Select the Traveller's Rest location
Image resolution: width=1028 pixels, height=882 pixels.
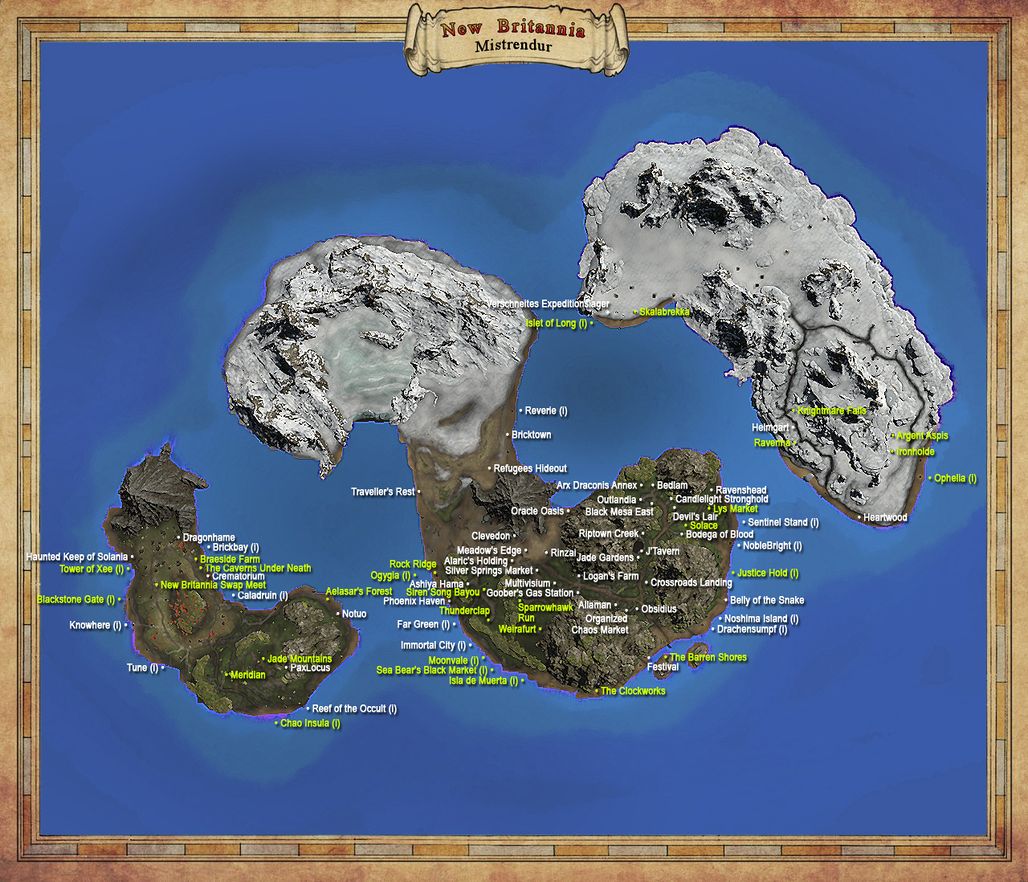pos(383,492)
